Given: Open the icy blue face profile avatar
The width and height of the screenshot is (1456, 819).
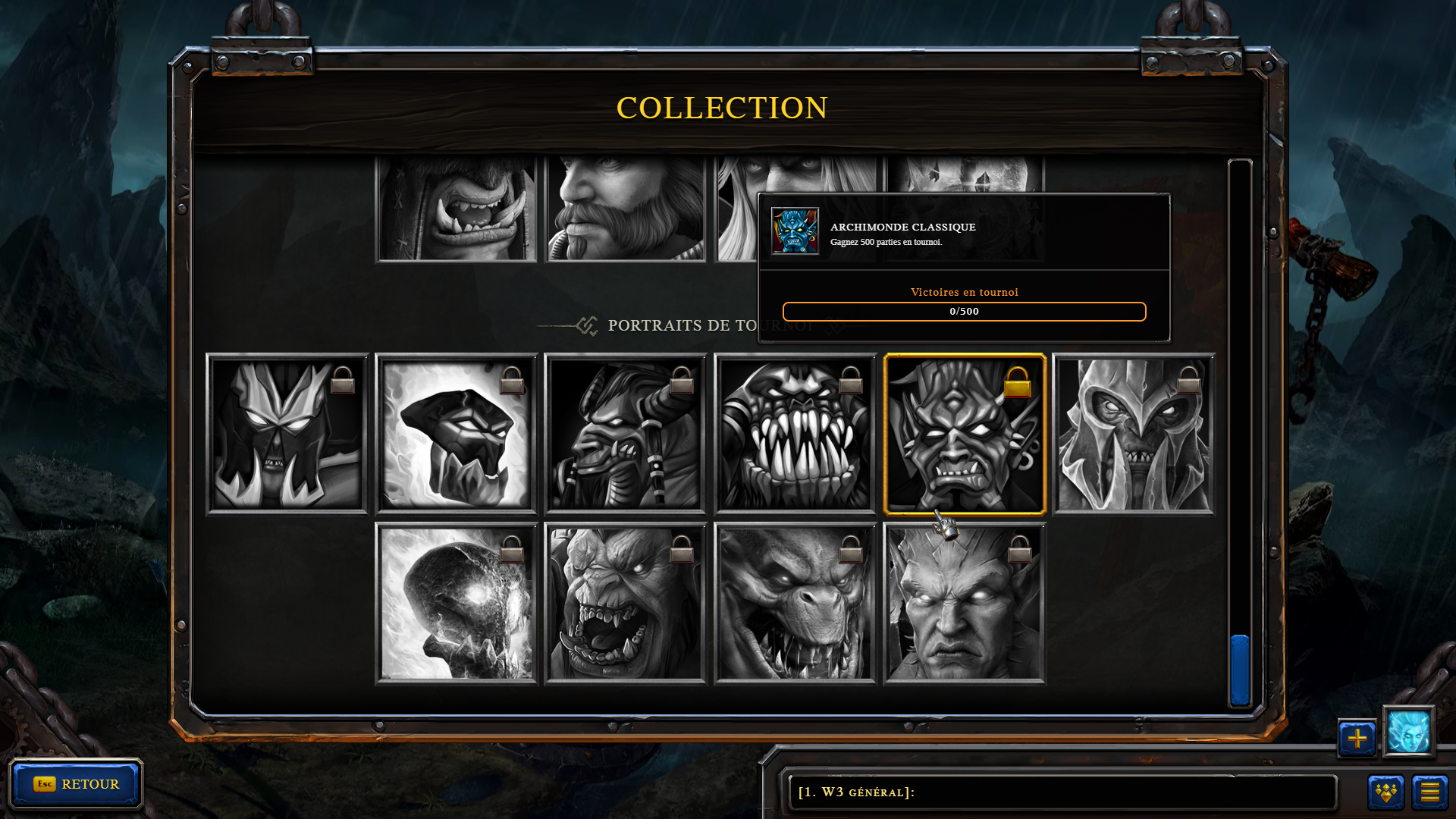Looking at the screenshot, I should (1408, 732).
